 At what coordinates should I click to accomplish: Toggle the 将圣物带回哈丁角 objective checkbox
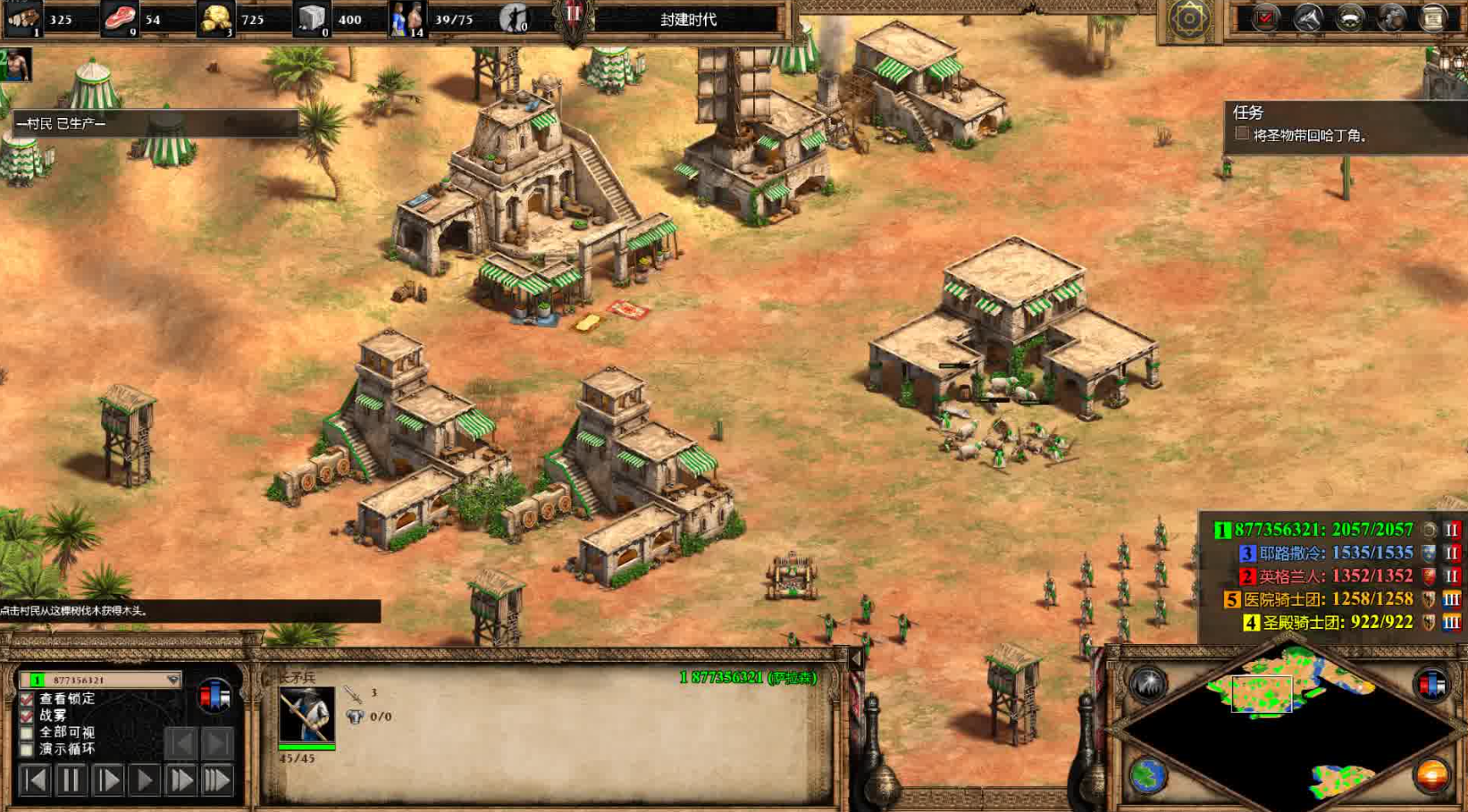[x=1242, y=134]
